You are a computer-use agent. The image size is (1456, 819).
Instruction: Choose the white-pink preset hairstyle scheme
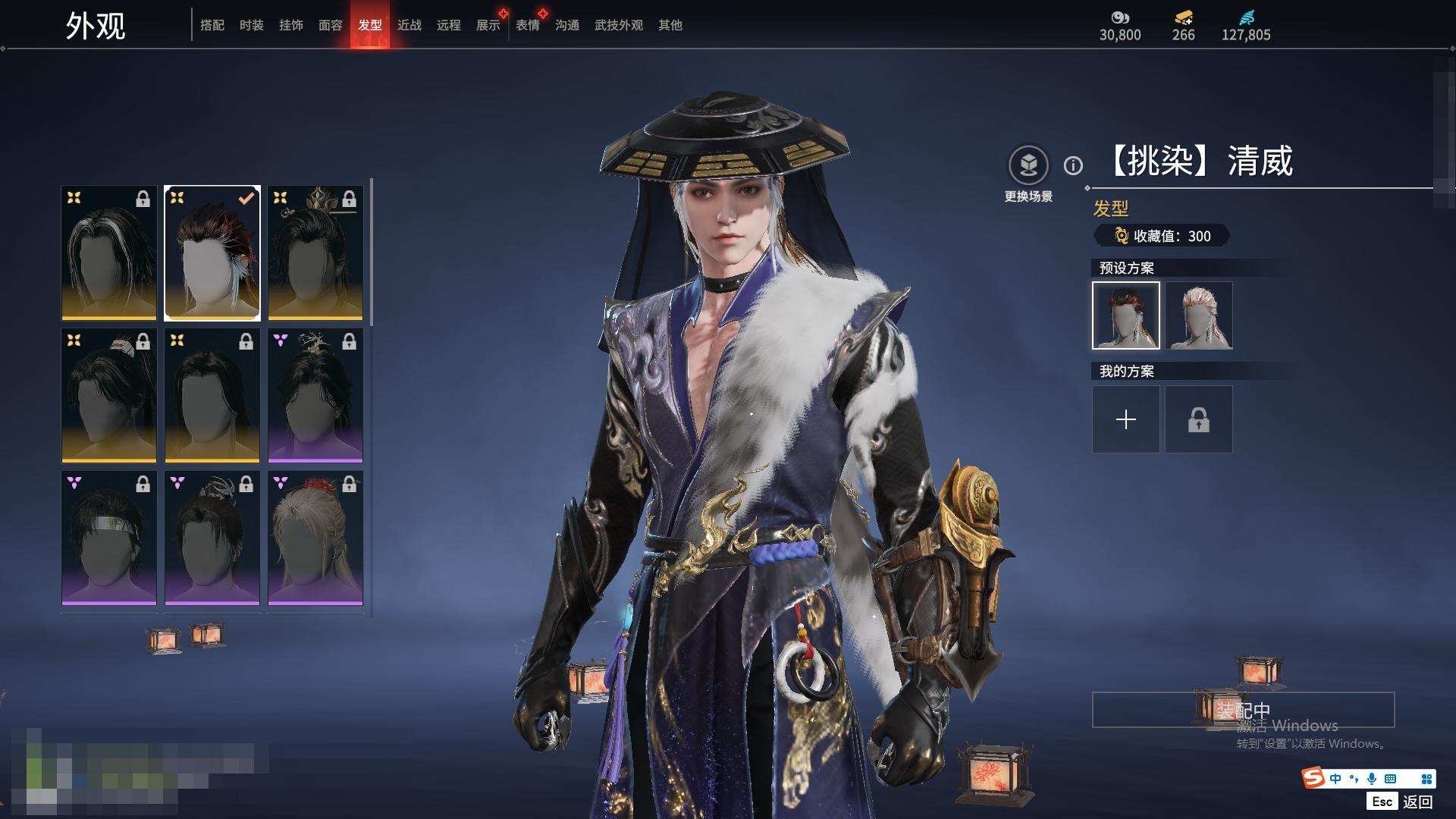(x=1199, y=315)
